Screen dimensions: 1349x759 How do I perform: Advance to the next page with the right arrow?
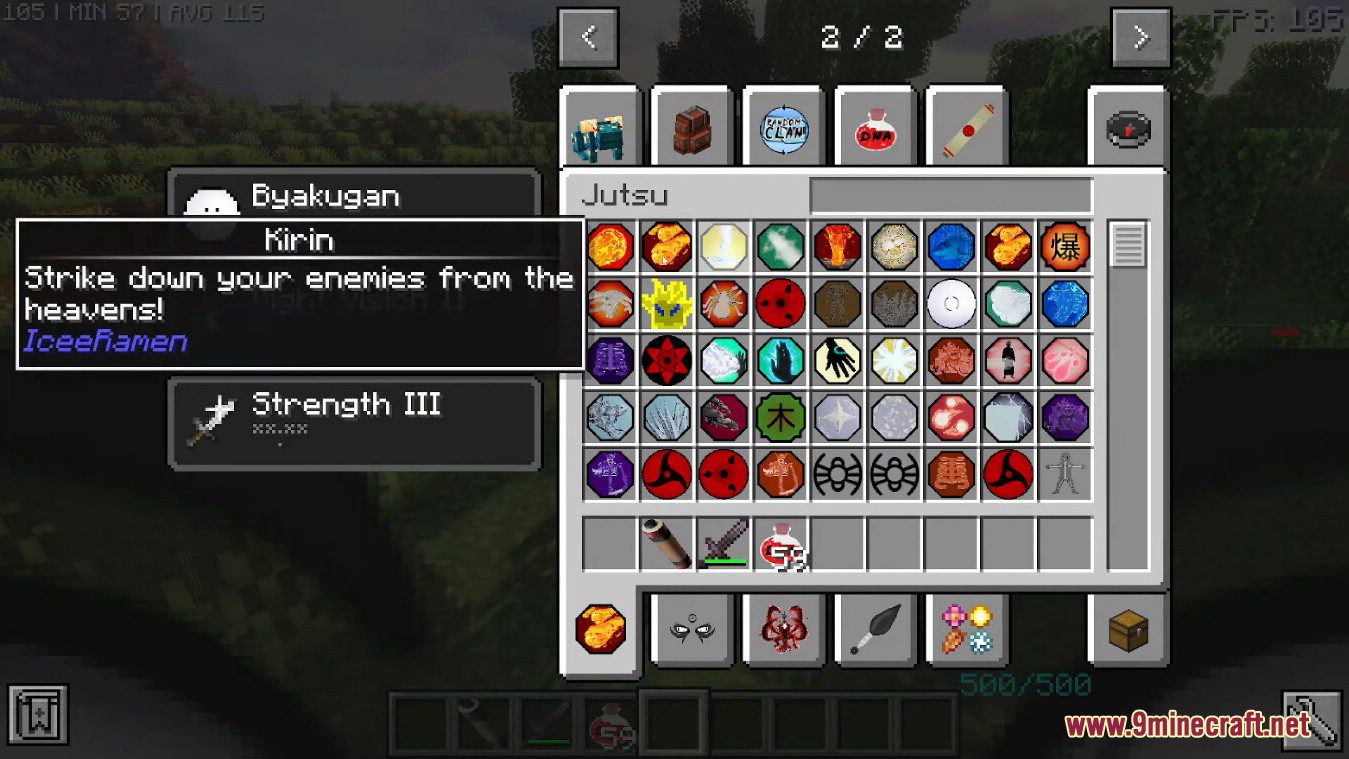pos(1141,36)
